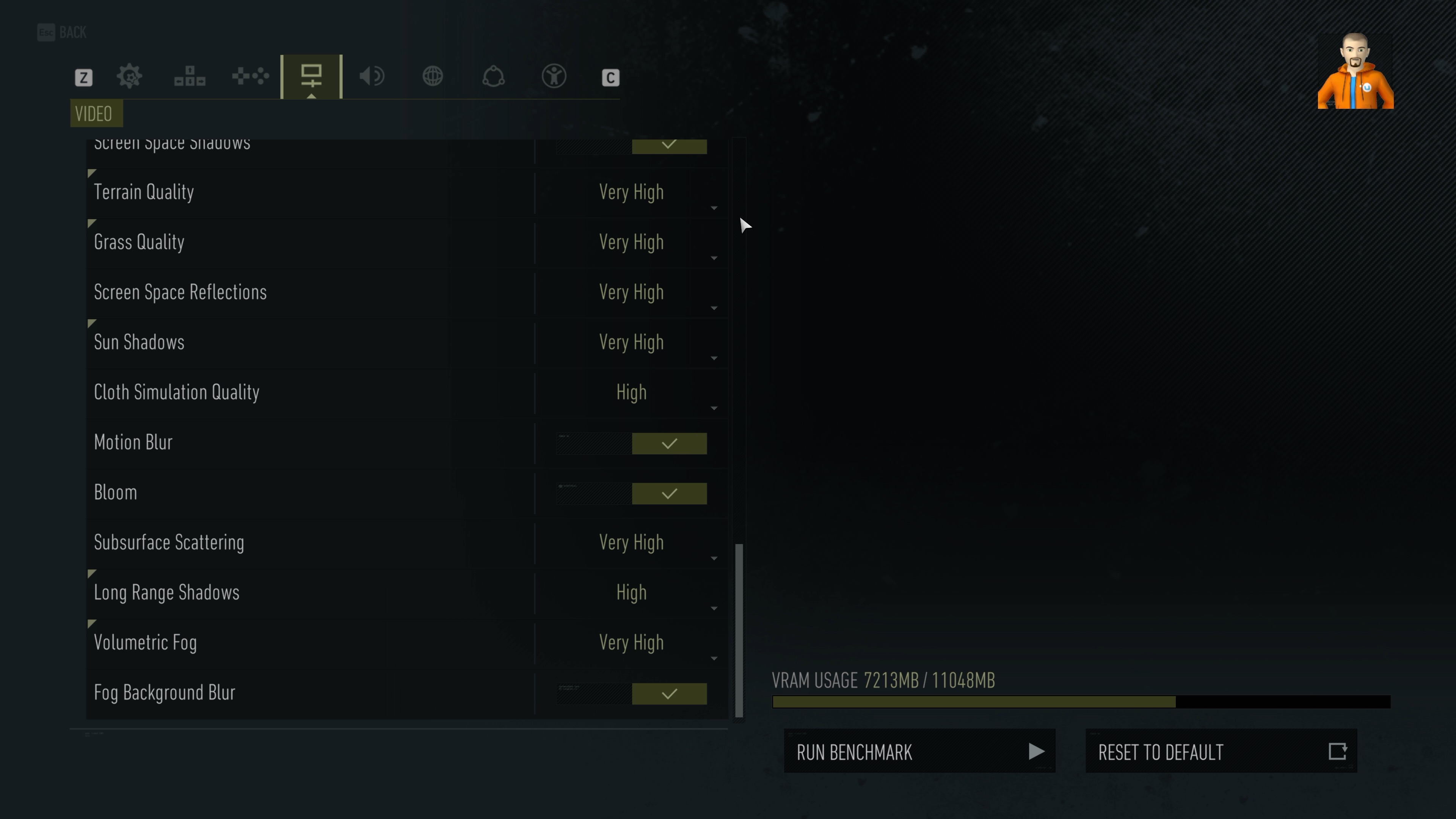Open Screen Space Reflections dropdown
This screenshot has height=819, width=1456.
coord(631,293)
